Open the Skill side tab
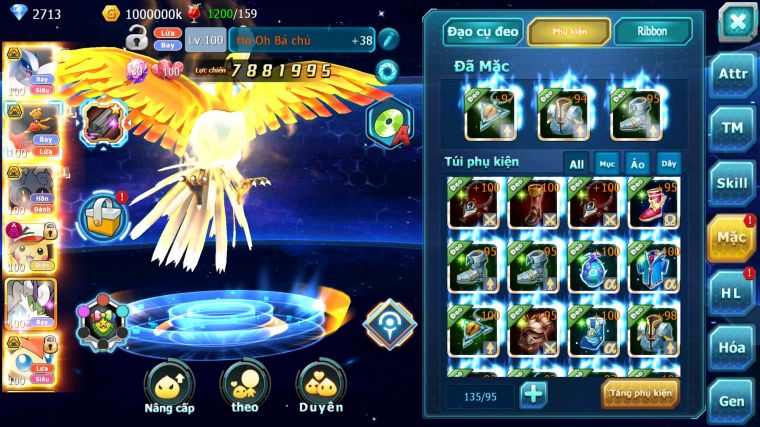The width and height of the screenshot is (760, 427). pyautogui.click(x=732, y=183)
